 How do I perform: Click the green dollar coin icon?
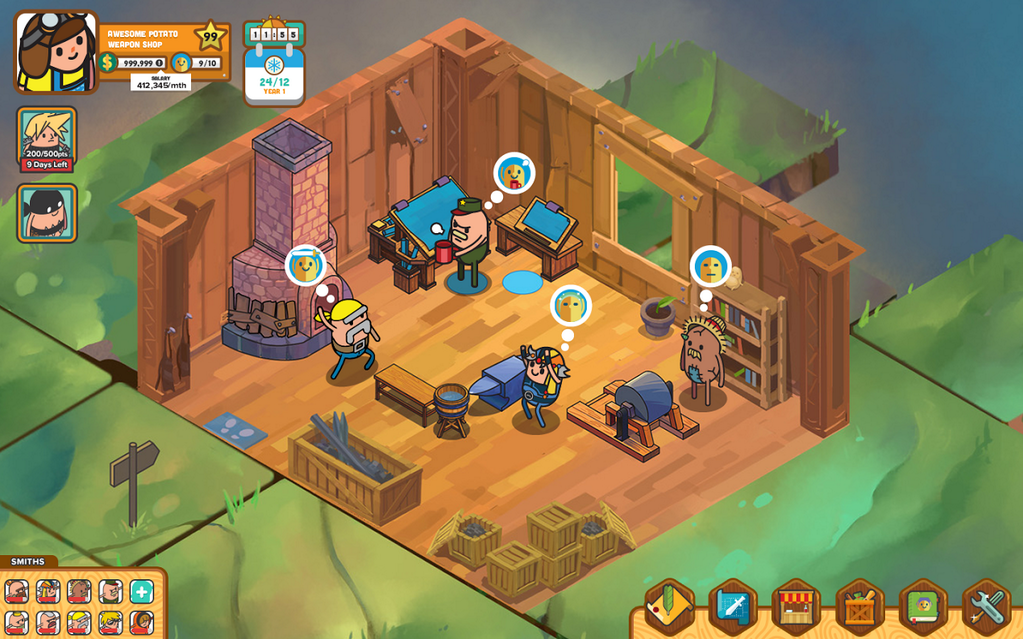click(107, 63)
